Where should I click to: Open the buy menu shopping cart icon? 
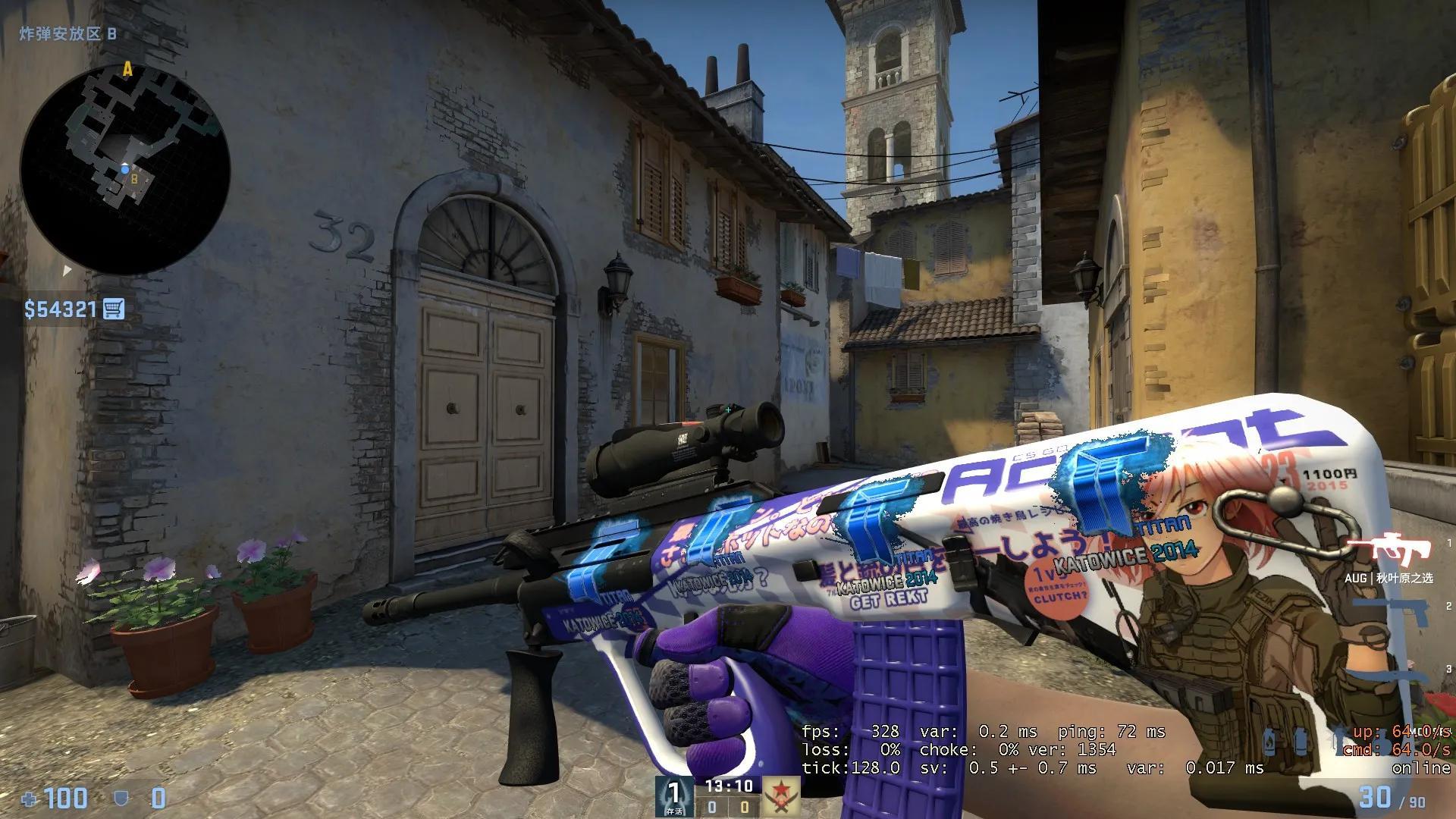[114, 309]
